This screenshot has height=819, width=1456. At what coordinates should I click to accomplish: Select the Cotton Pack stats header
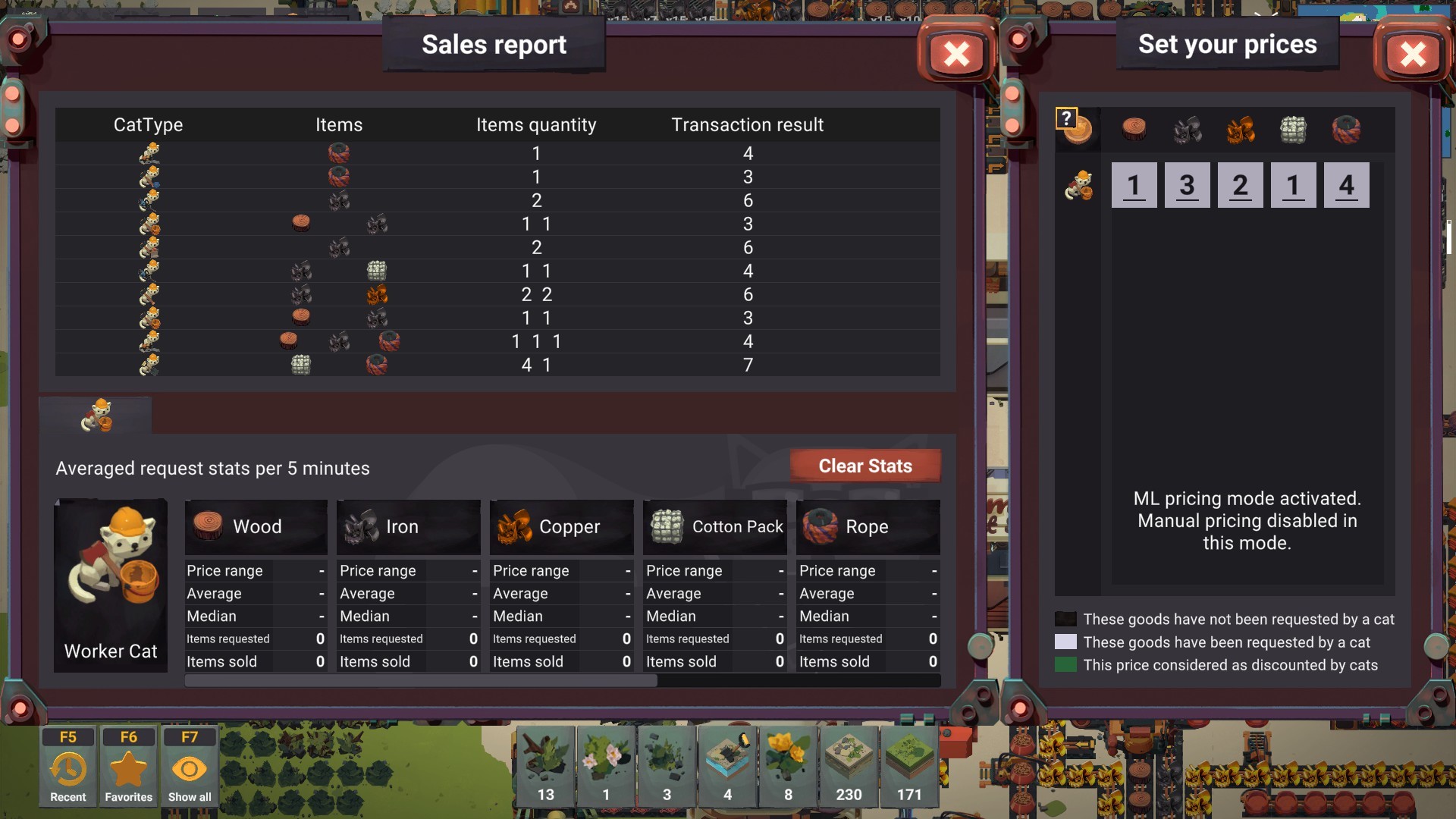714,526
